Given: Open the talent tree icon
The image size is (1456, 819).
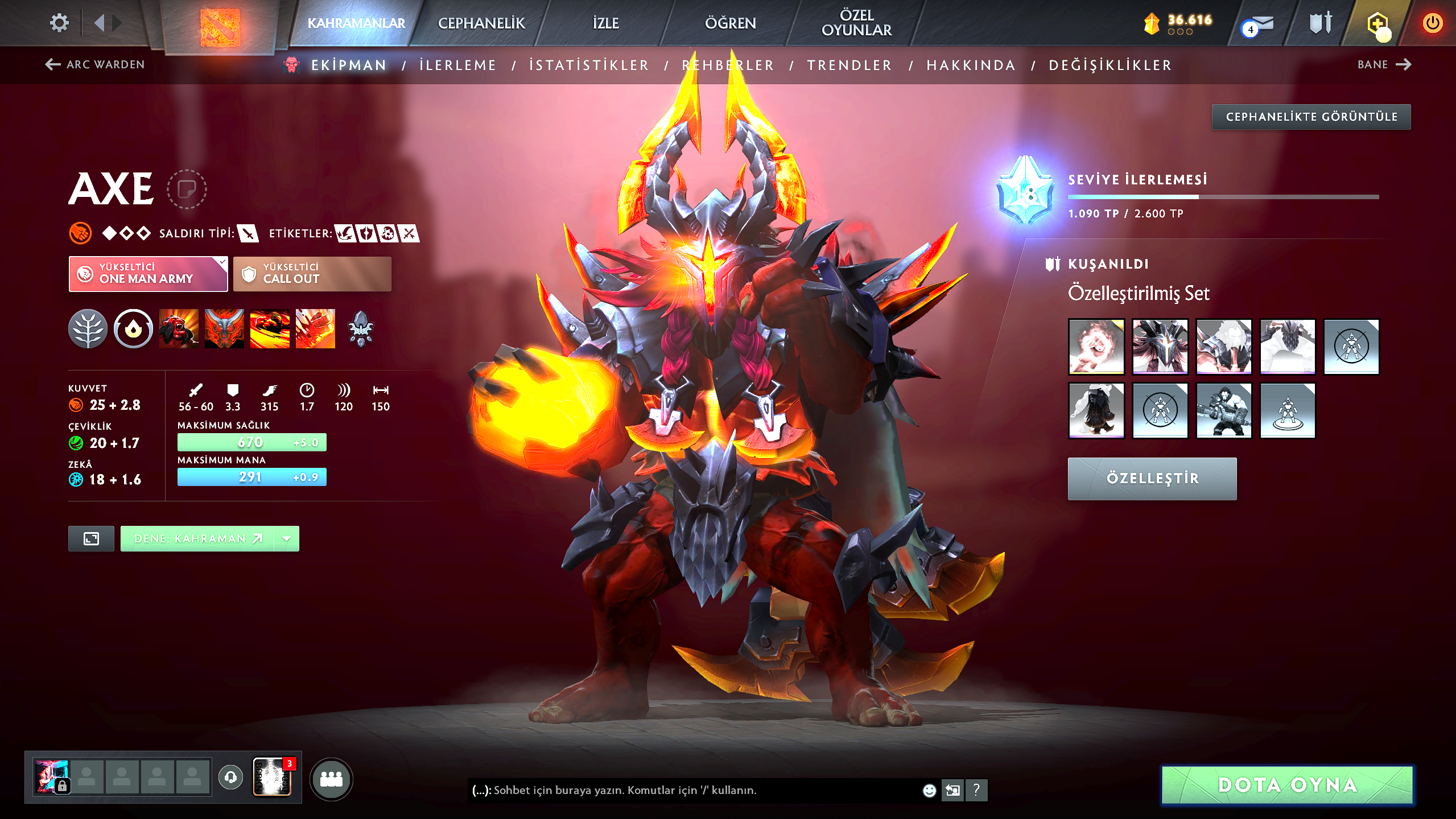Looking at the screenshot, I should tap(88, 329).
